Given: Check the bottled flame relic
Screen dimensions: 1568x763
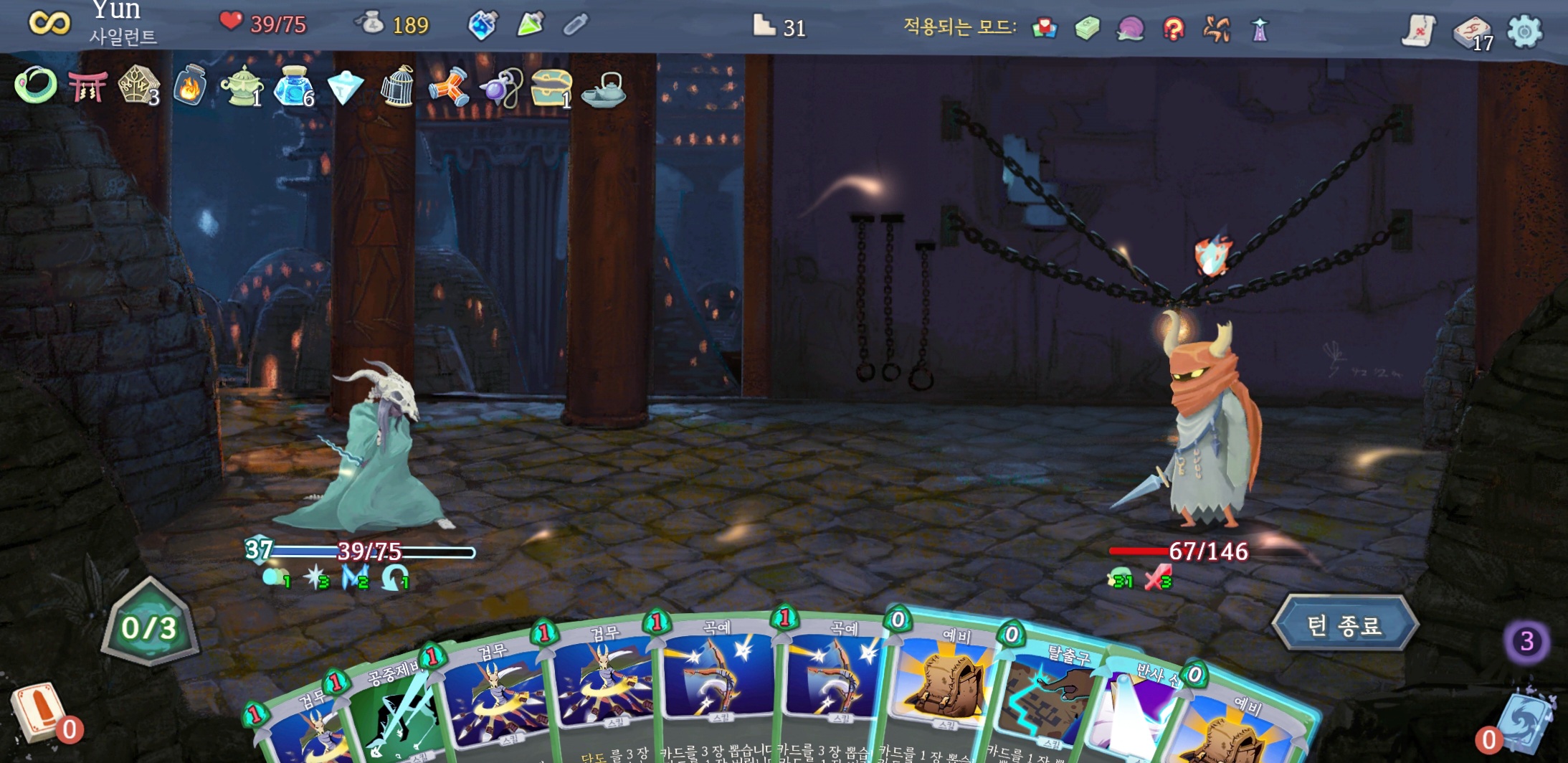Looking at the screenshot, I should pos(190,87).
